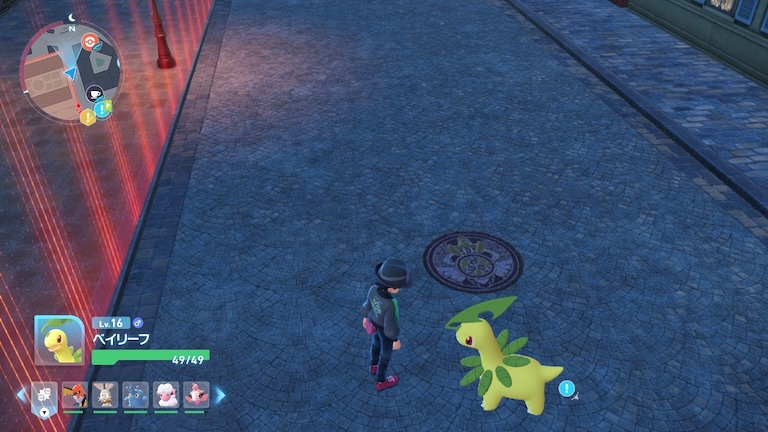This screenshot has width=768, height=432.
Task: Click the right arrow of party bar
Action: point(220,396)
